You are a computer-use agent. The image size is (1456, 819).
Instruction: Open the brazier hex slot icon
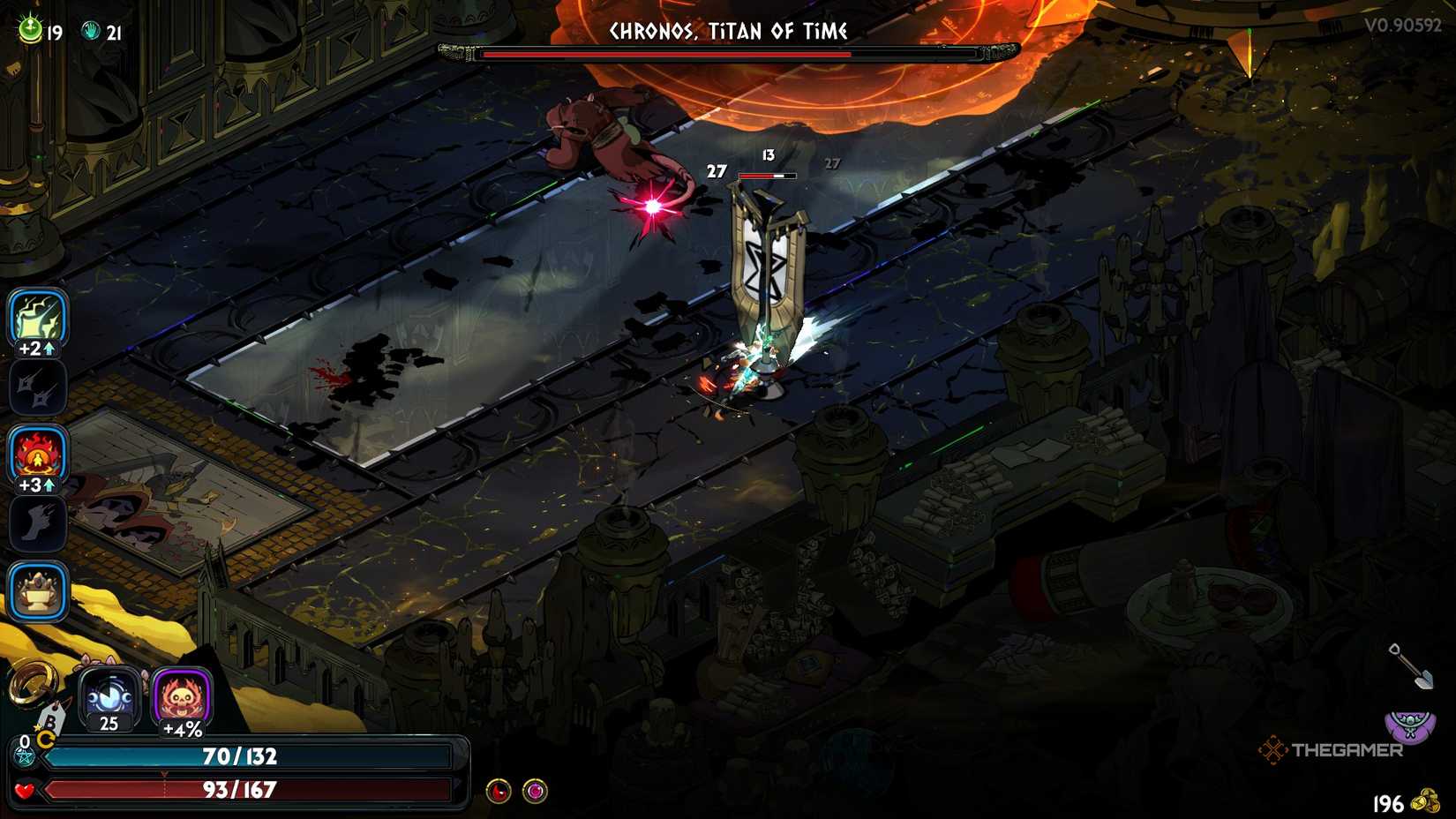[37, 590]
